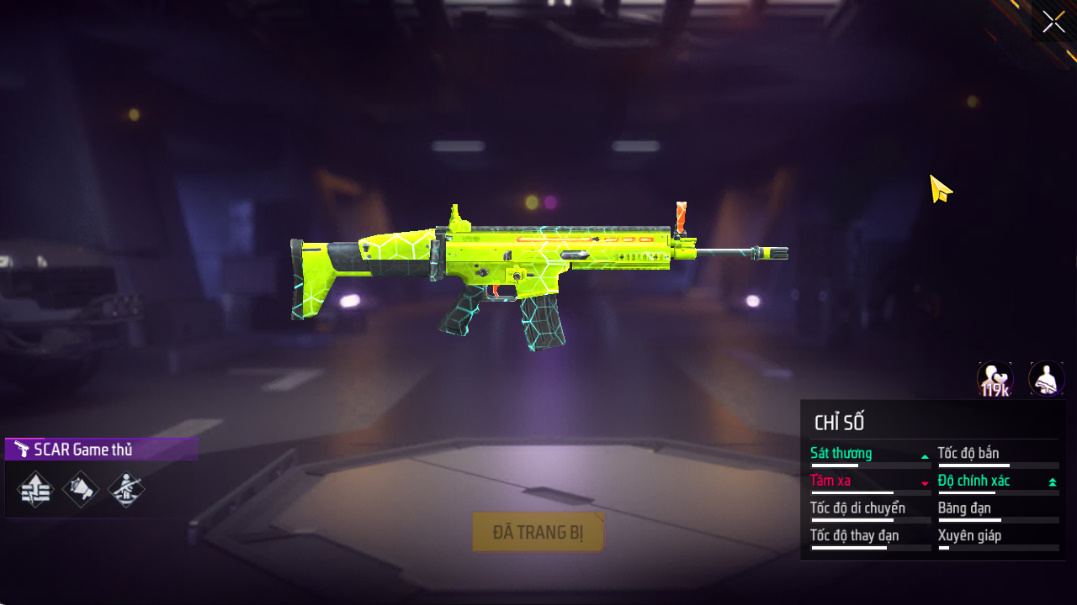Click the ĐÃ TRANG BỊ button

coord(538,533)
